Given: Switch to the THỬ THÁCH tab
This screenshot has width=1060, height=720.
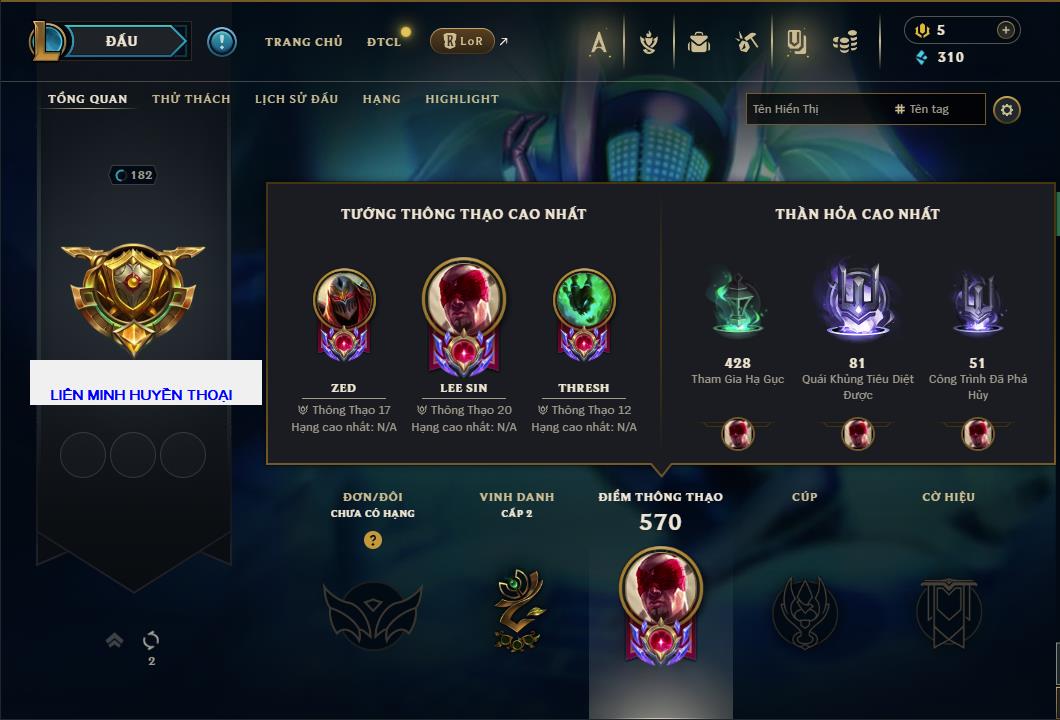Looking at the screenshot, I should pyautogui.click(x=191, y=99).
